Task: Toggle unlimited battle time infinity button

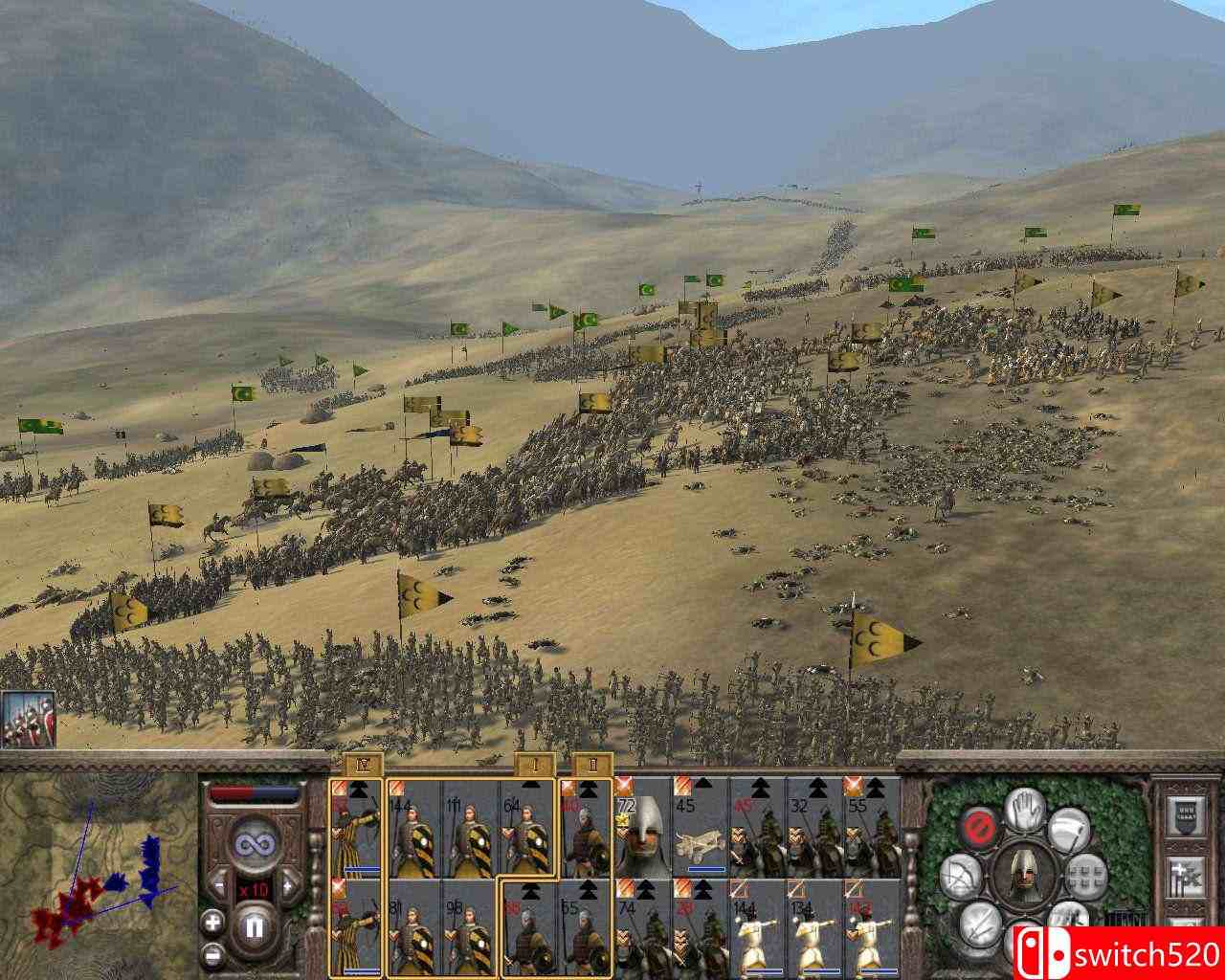Action: click(x=255, y=843)
